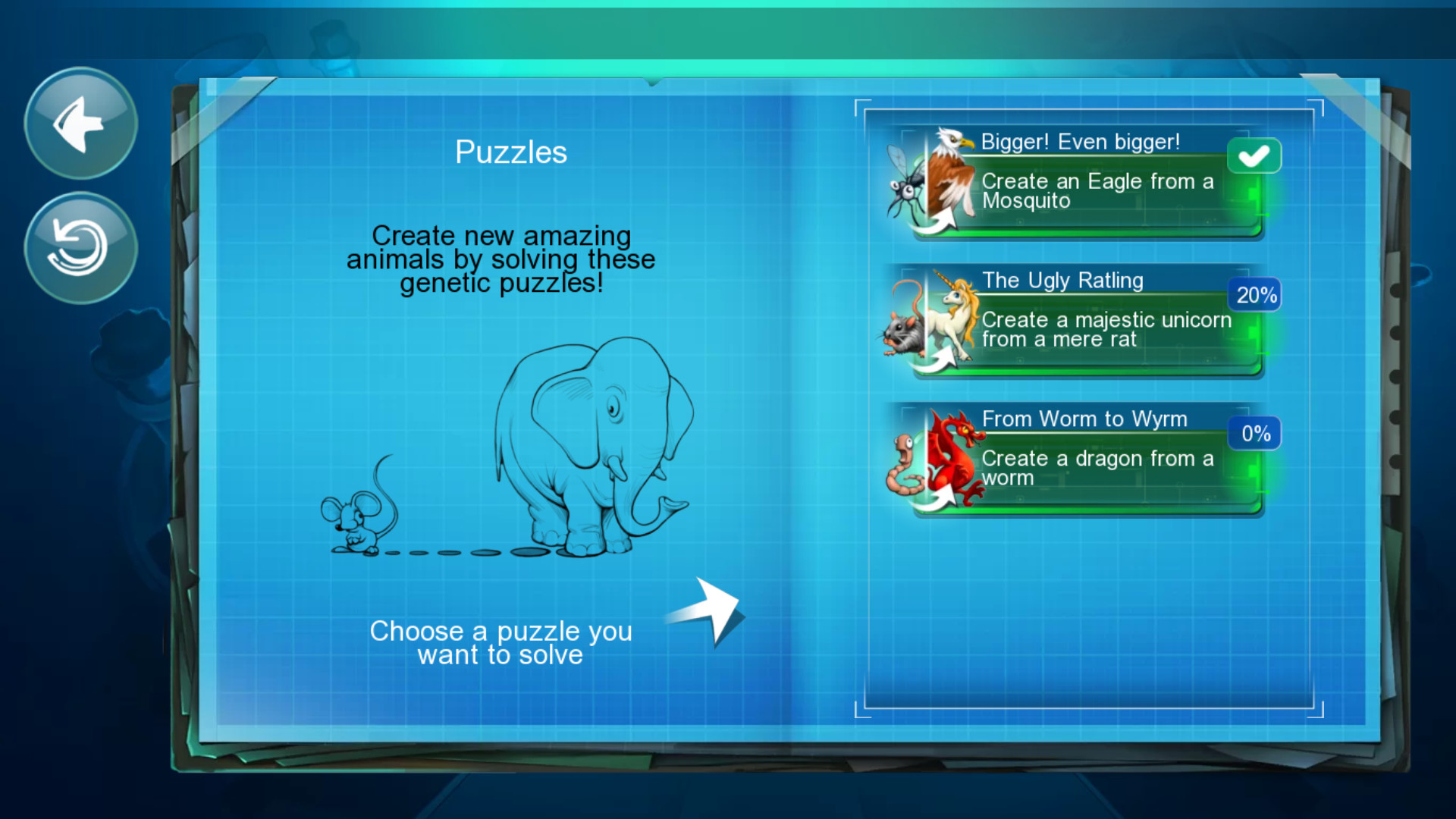Click the 0% progress indicator
Viewport: 1456px width, 819px height.
[1254, 433]
